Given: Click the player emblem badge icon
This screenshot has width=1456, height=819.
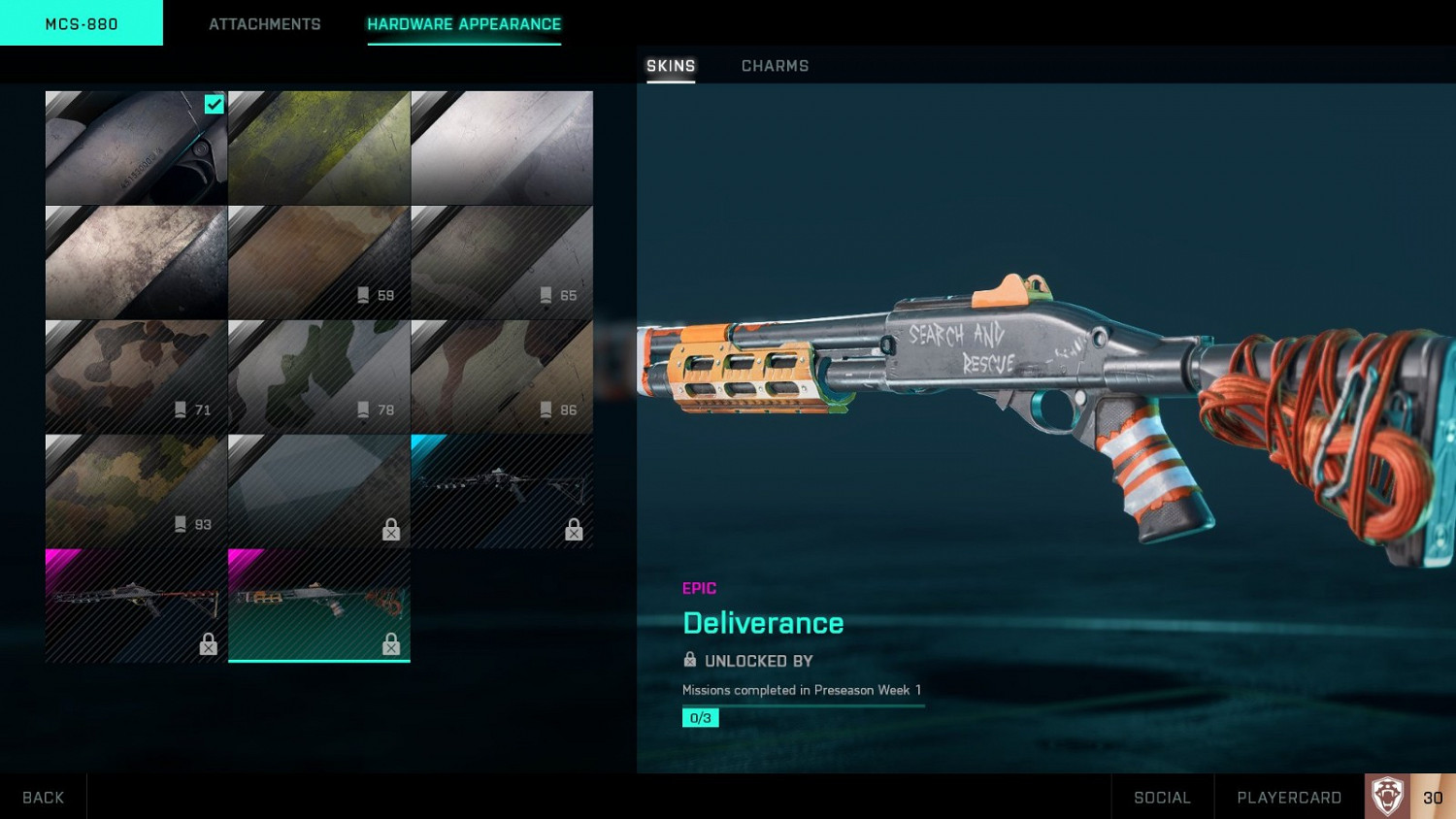Looking at the screenshot, I should click(x=1387, y=797).
